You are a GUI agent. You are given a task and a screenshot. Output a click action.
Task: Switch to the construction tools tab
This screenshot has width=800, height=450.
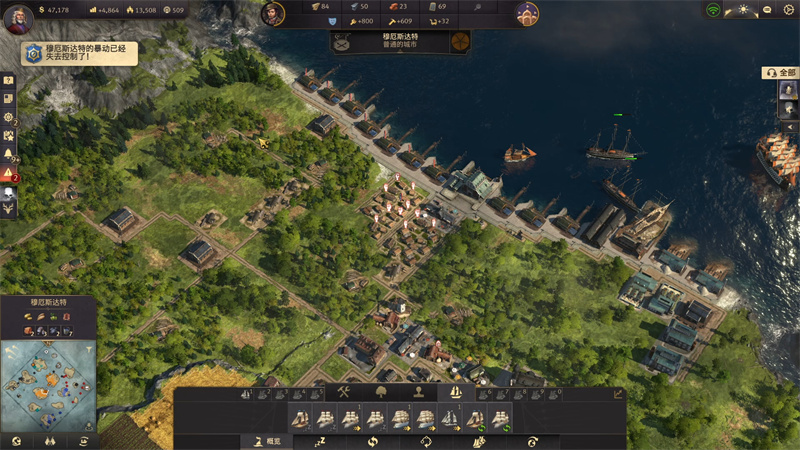pyautogui.click(x=343, y=393)
